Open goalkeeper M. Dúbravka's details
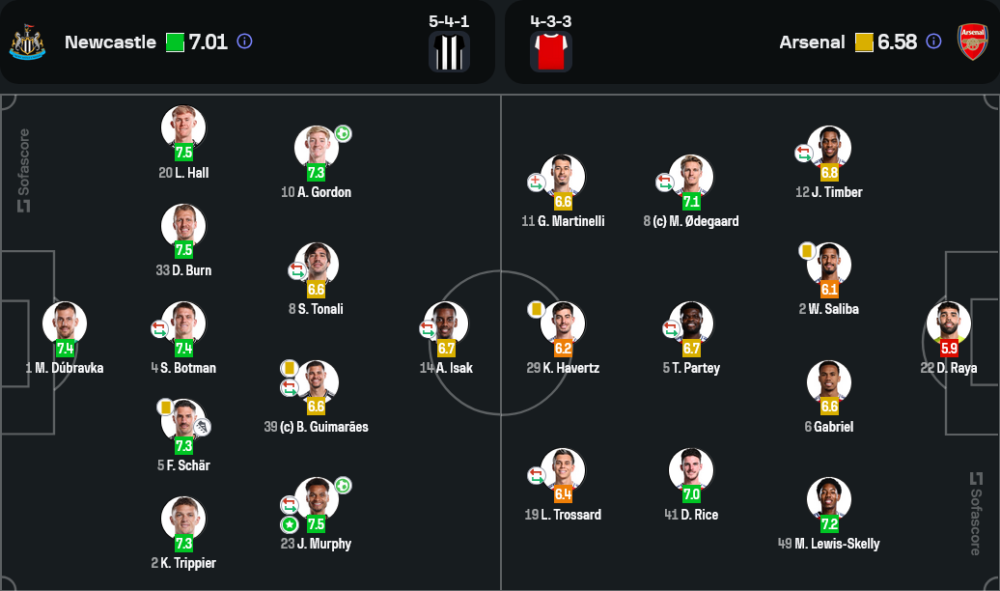This screenshot has height=591, width=1000. coord(65,324)
